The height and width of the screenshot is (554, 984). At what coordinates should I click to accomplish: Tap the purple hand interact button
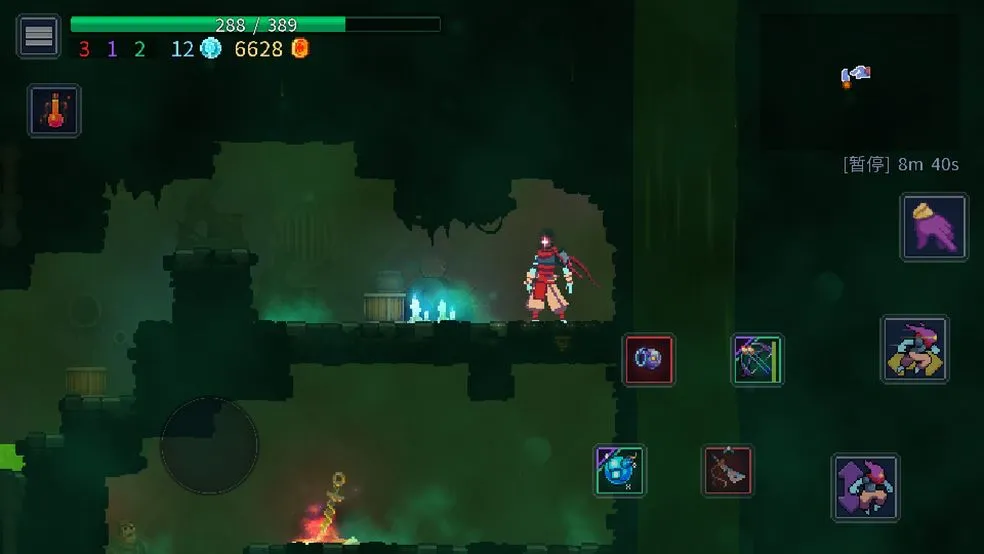pos(934,227)
